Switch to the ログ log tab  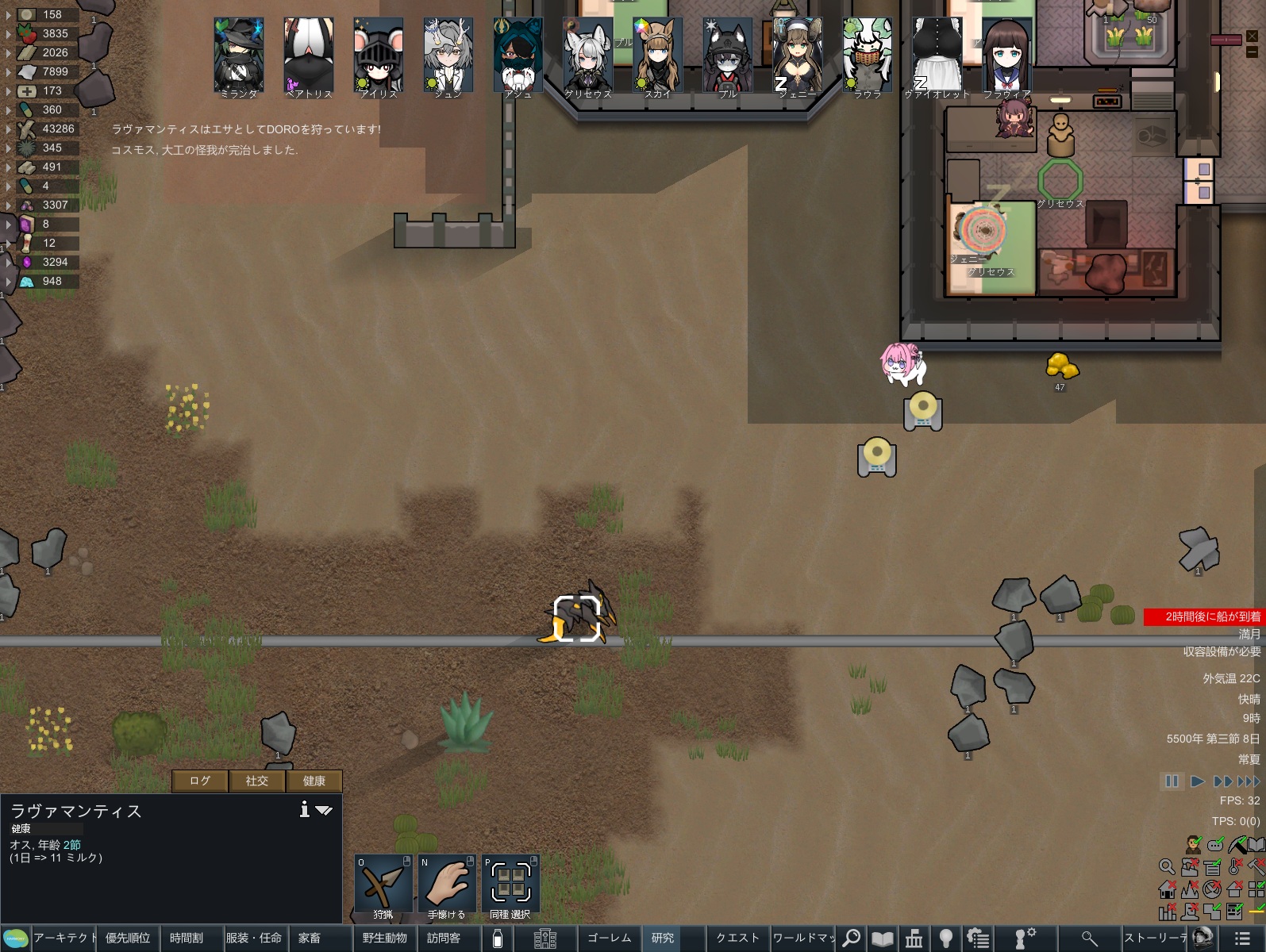pyautogui.click(x=200, y=781)
